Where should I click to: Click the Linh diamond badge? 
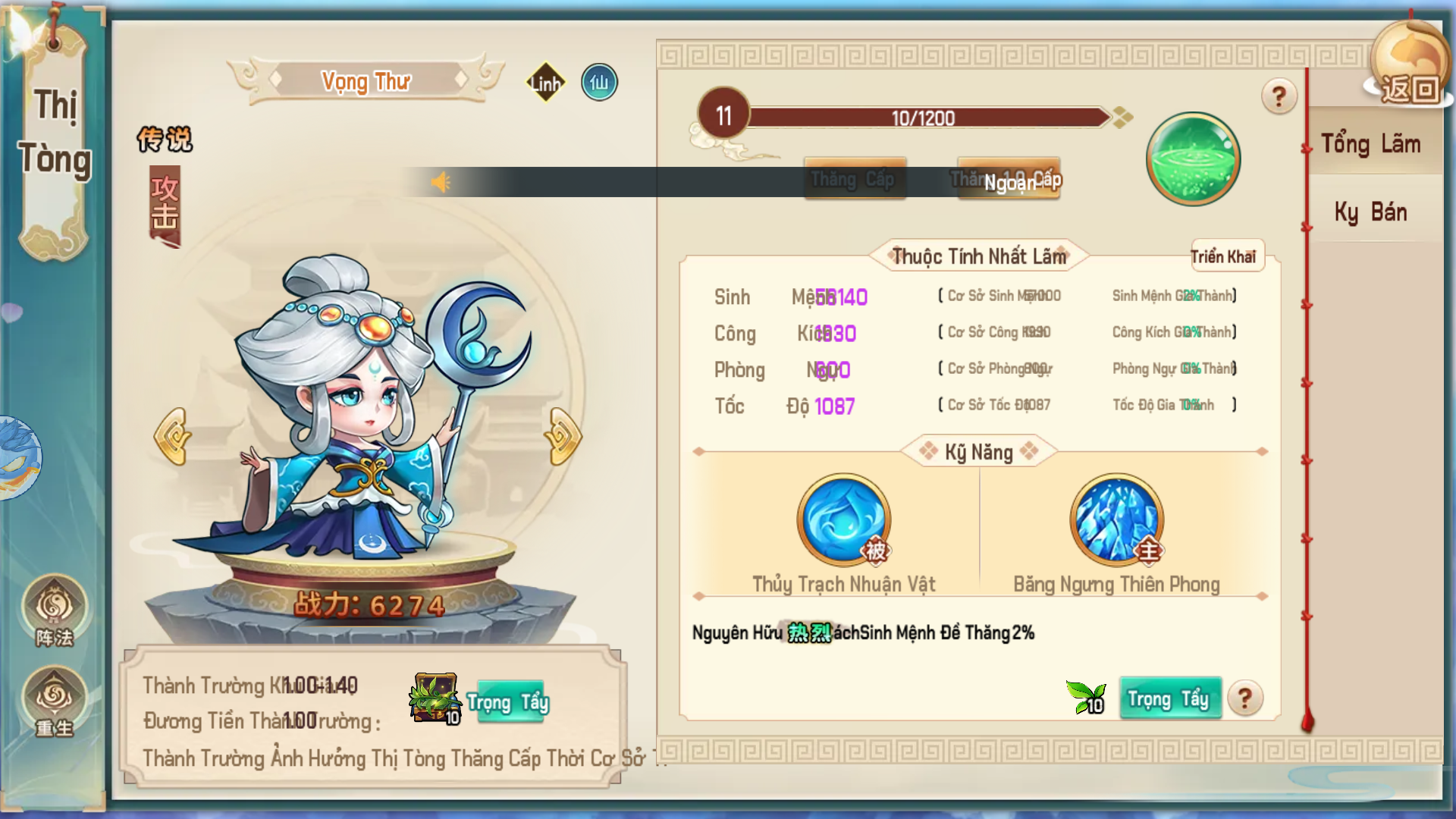[x=546, y=83]
